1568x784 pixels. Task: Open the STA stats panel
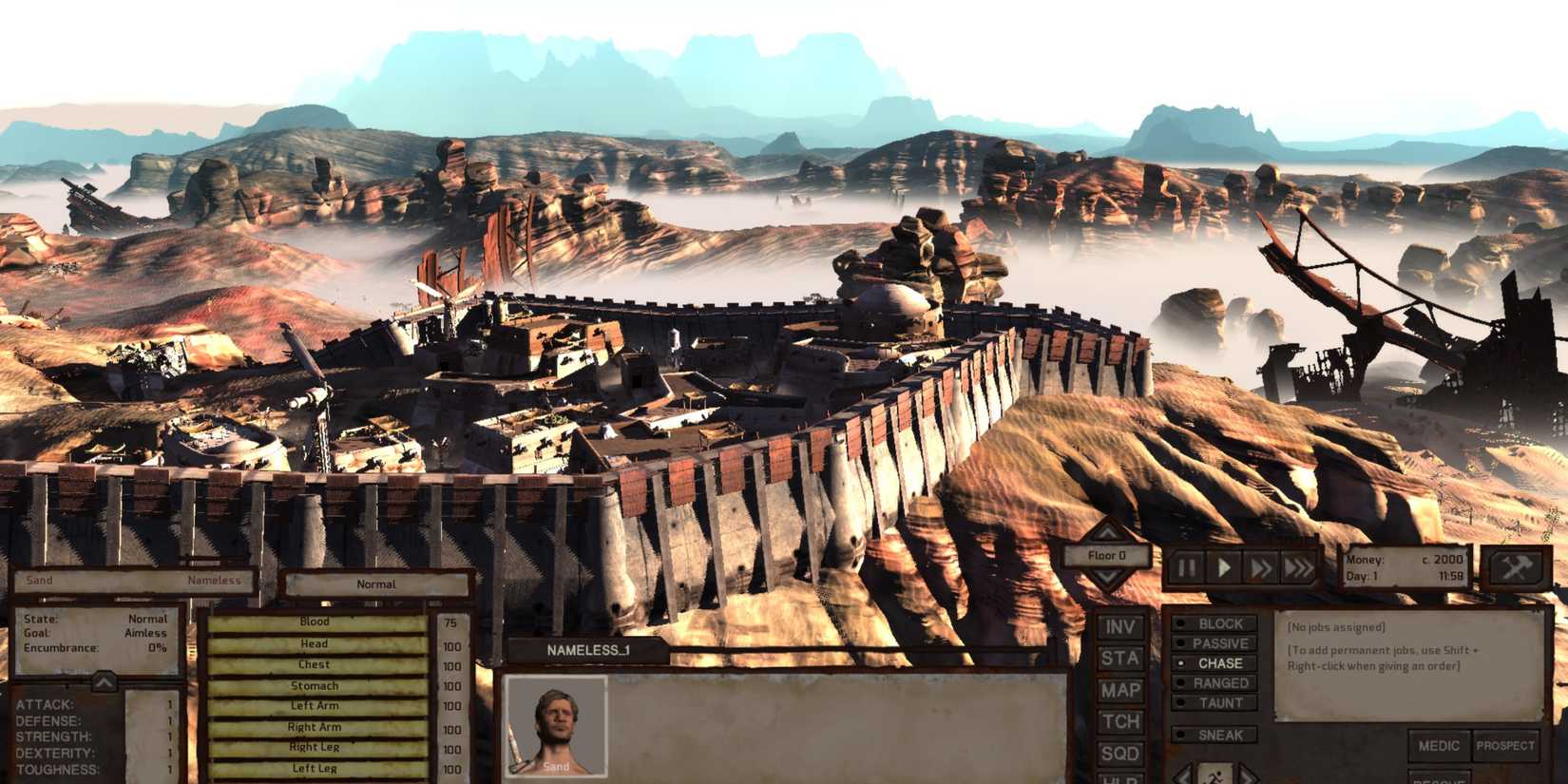[1119, 656]
